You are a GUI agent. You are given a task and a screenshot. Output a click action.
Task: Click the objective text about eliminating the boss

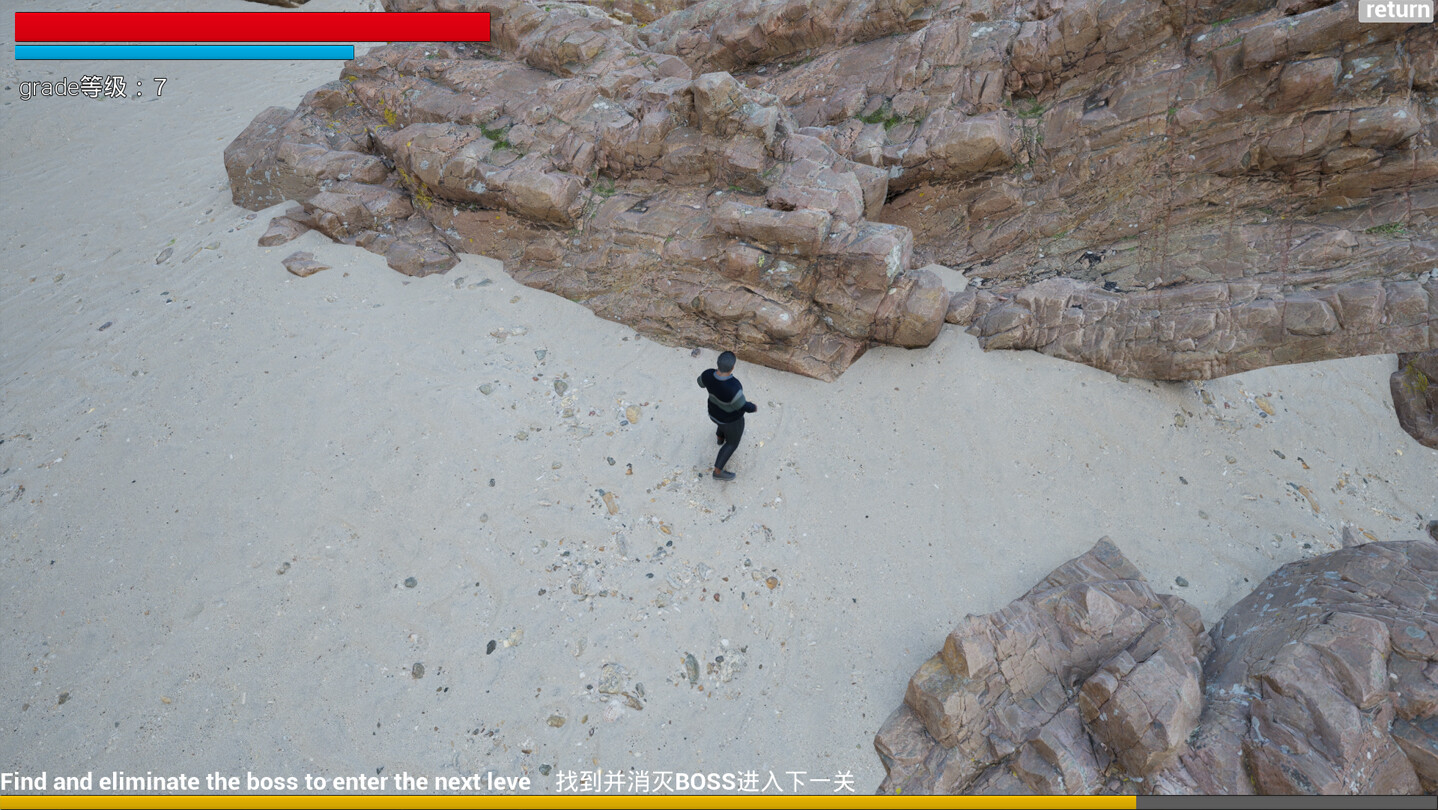coord(265,782)
